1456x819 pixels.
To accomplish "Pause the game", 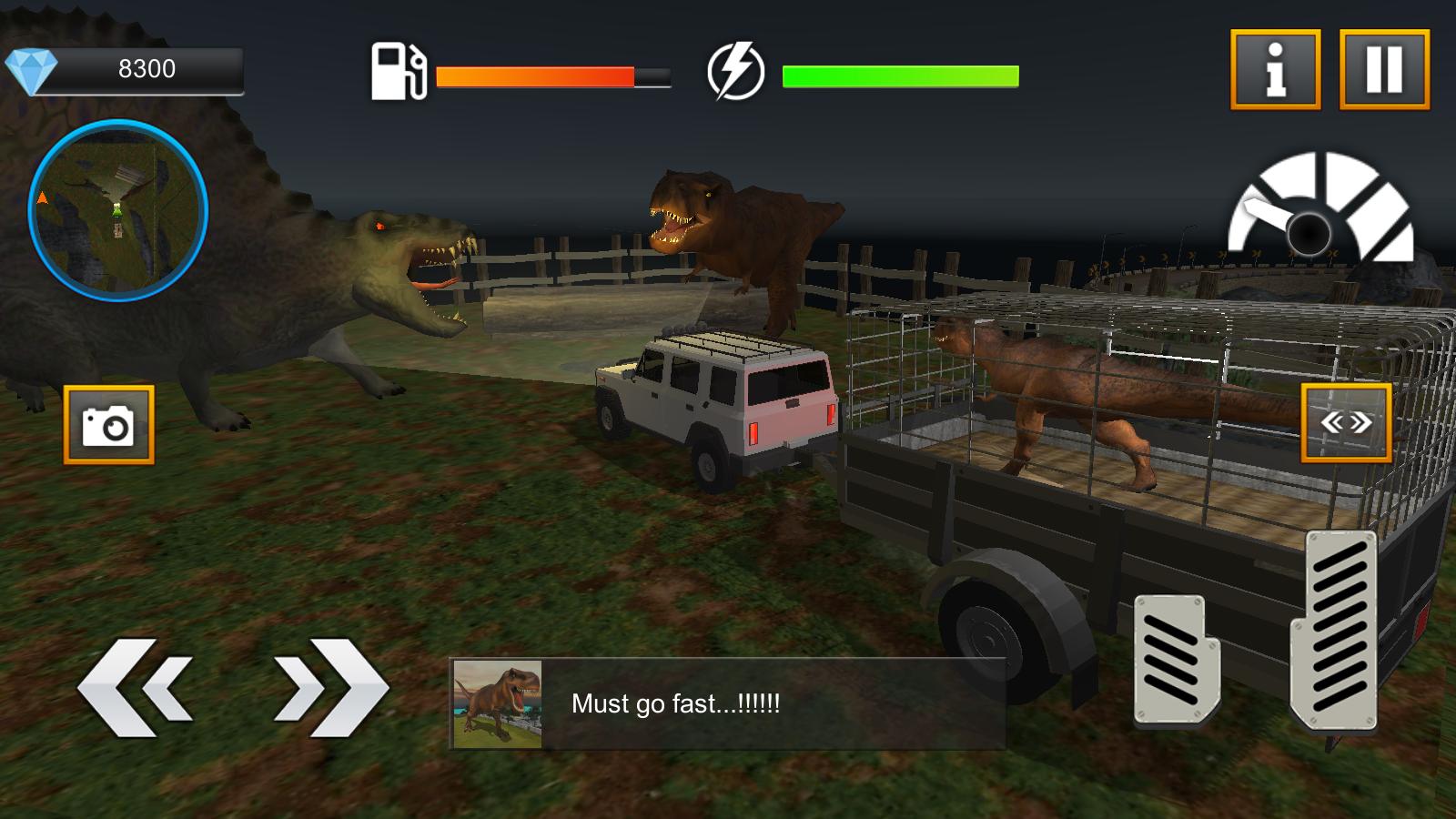I will click(1384, 69).
